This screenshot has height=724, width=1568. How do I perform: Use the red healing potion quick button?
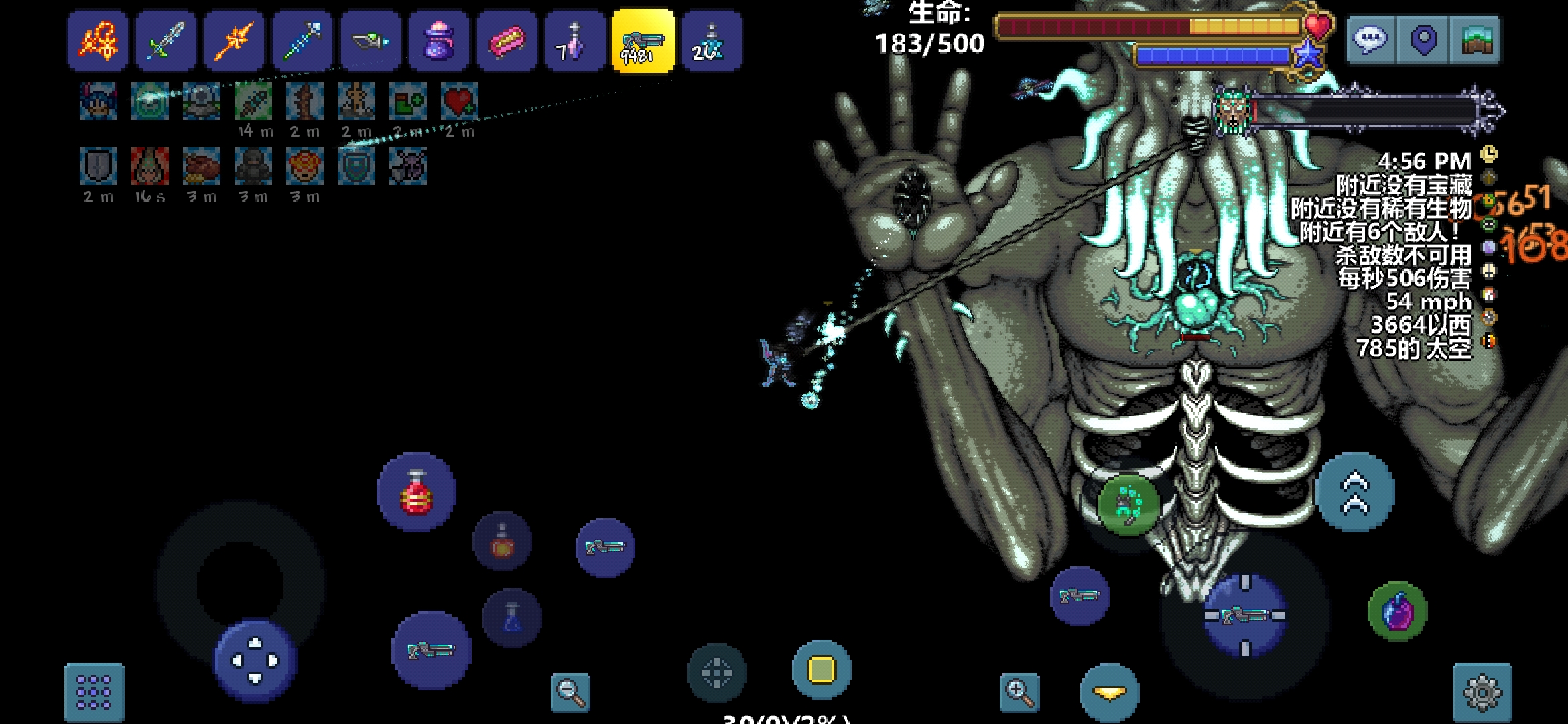coord(417,493)
